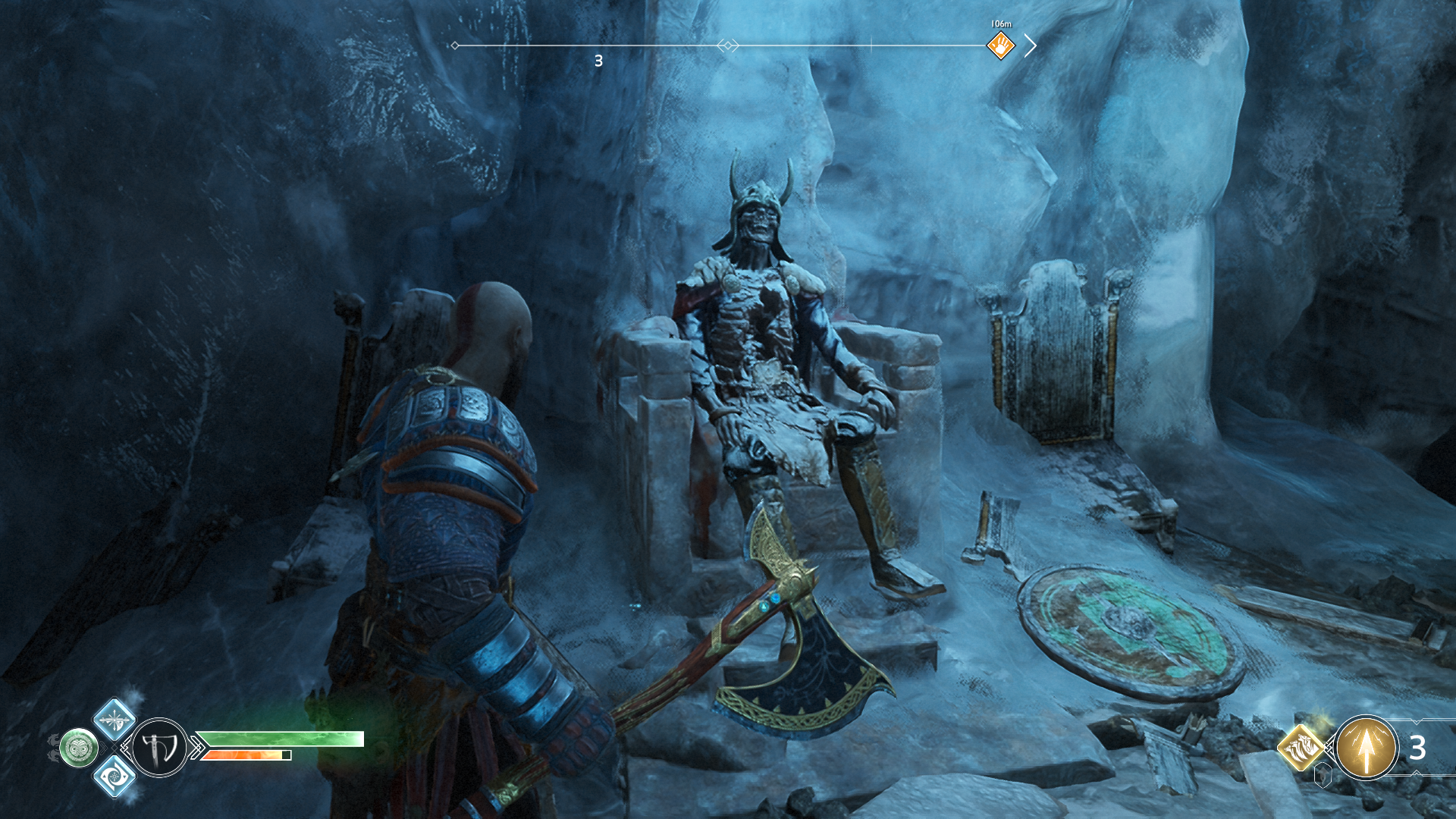Select the golden arrow companion ability icon

click(1366, 748)
